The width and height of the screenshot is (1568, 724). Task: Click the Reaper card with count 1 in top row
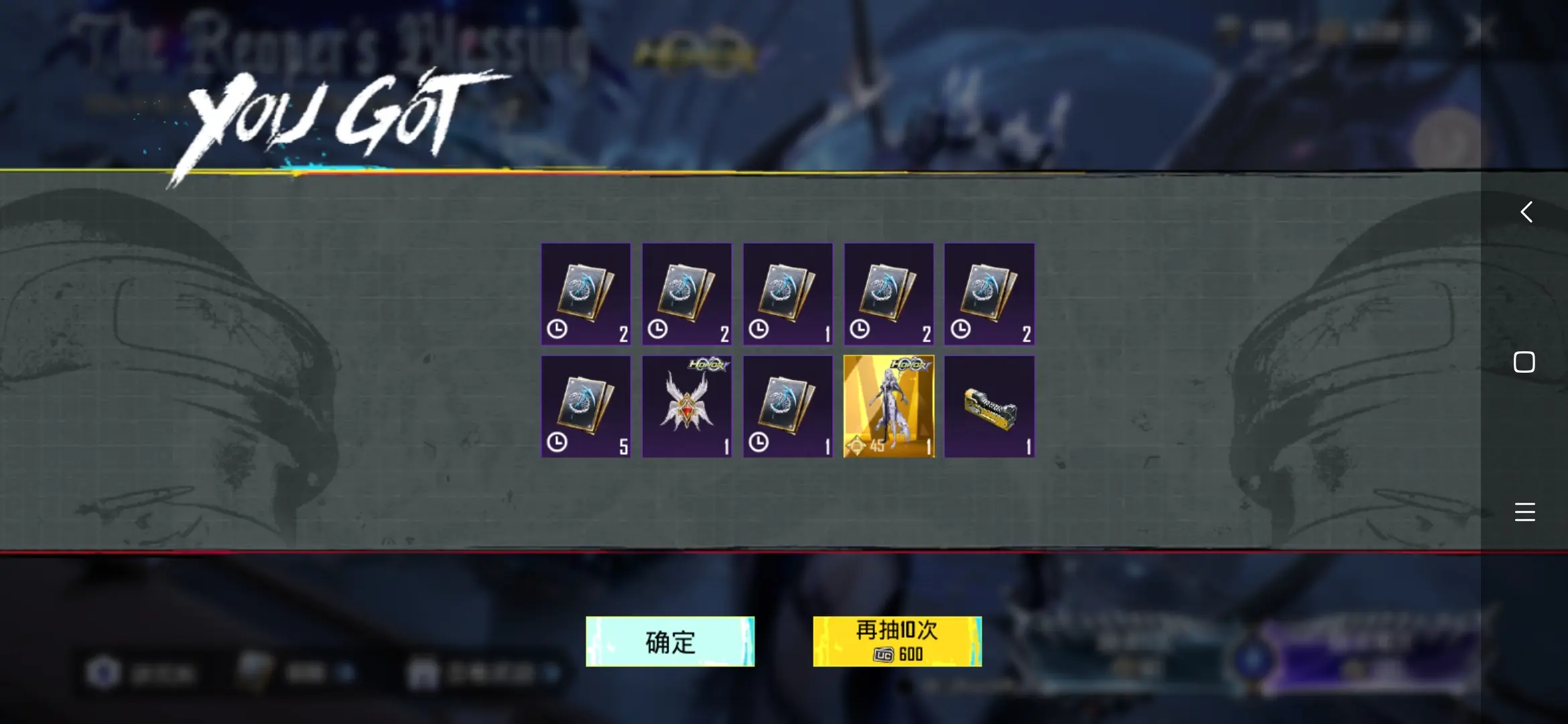pyautogui.click(x=787, y=295)
